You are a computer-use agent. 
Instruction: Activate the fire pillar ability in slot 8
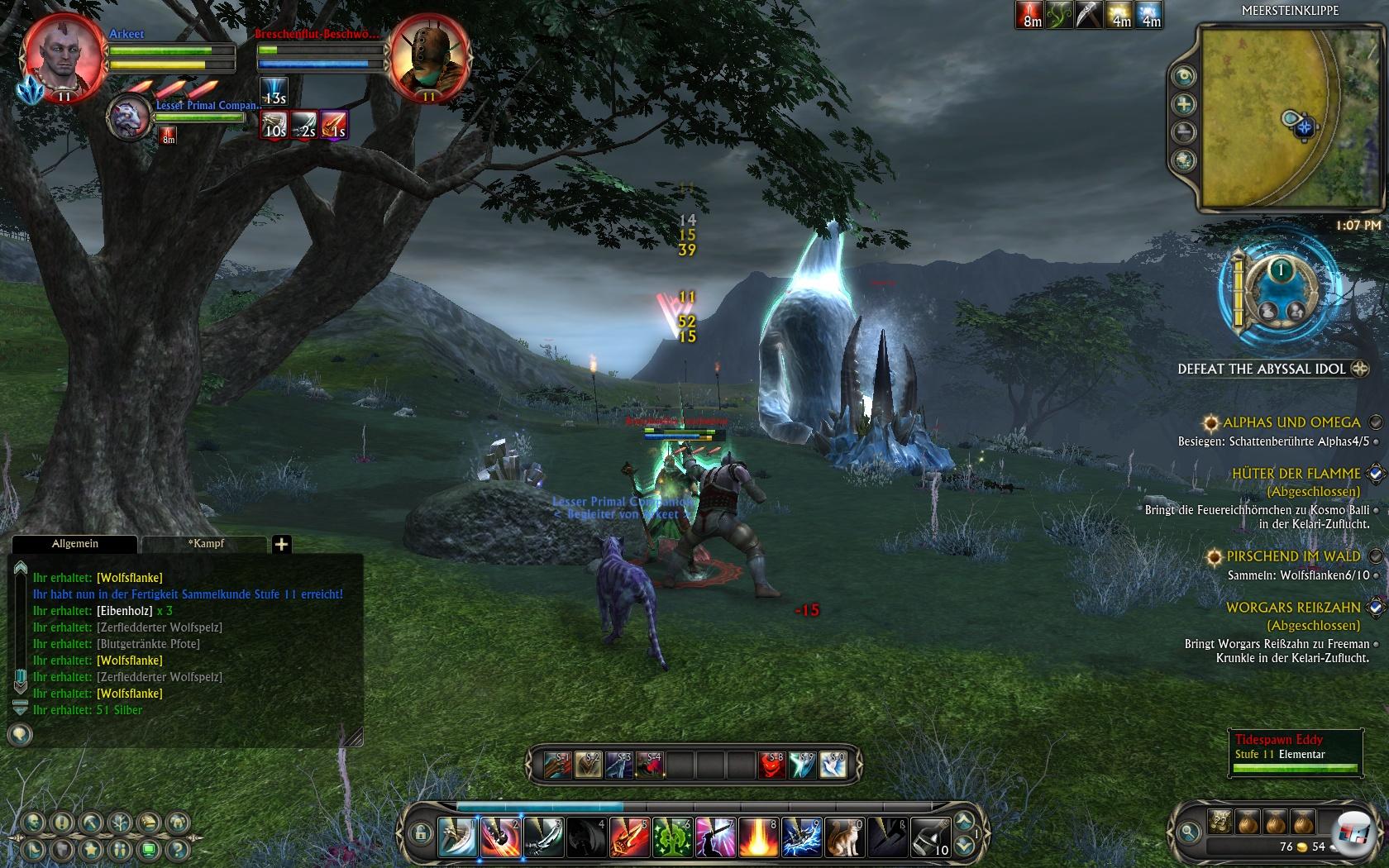coord(758,837)
